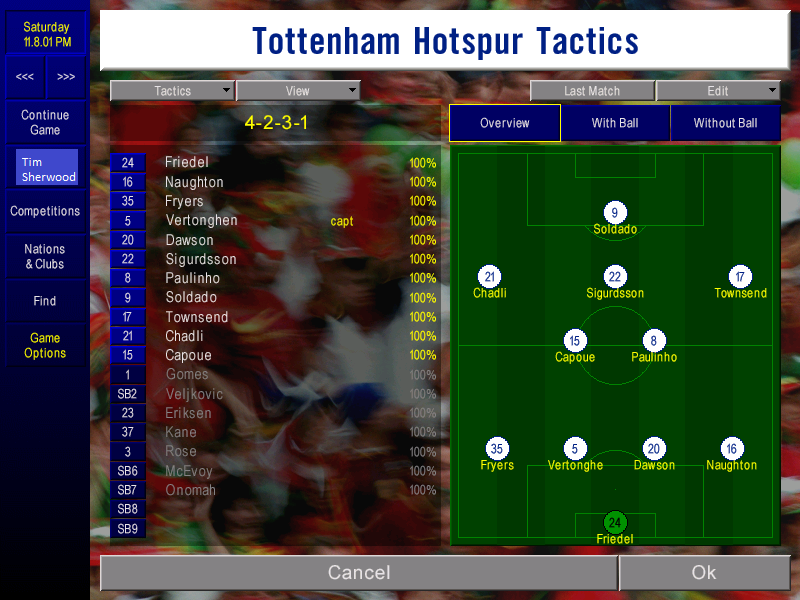Switch to the With Ball tab
Viewport: 800px width, 600px height.
(615, 123)
